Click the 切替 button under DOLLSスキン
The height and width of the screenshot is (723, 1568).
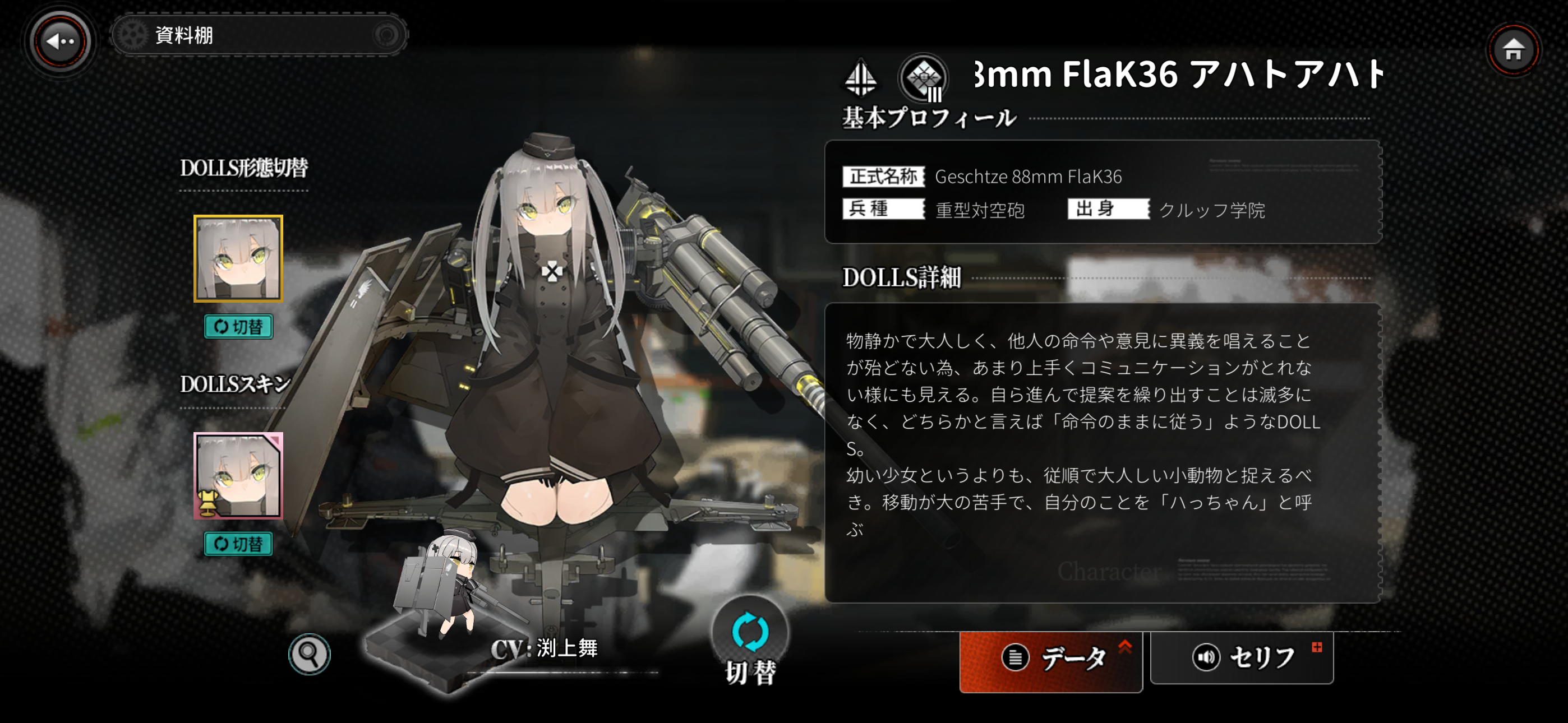238,544
